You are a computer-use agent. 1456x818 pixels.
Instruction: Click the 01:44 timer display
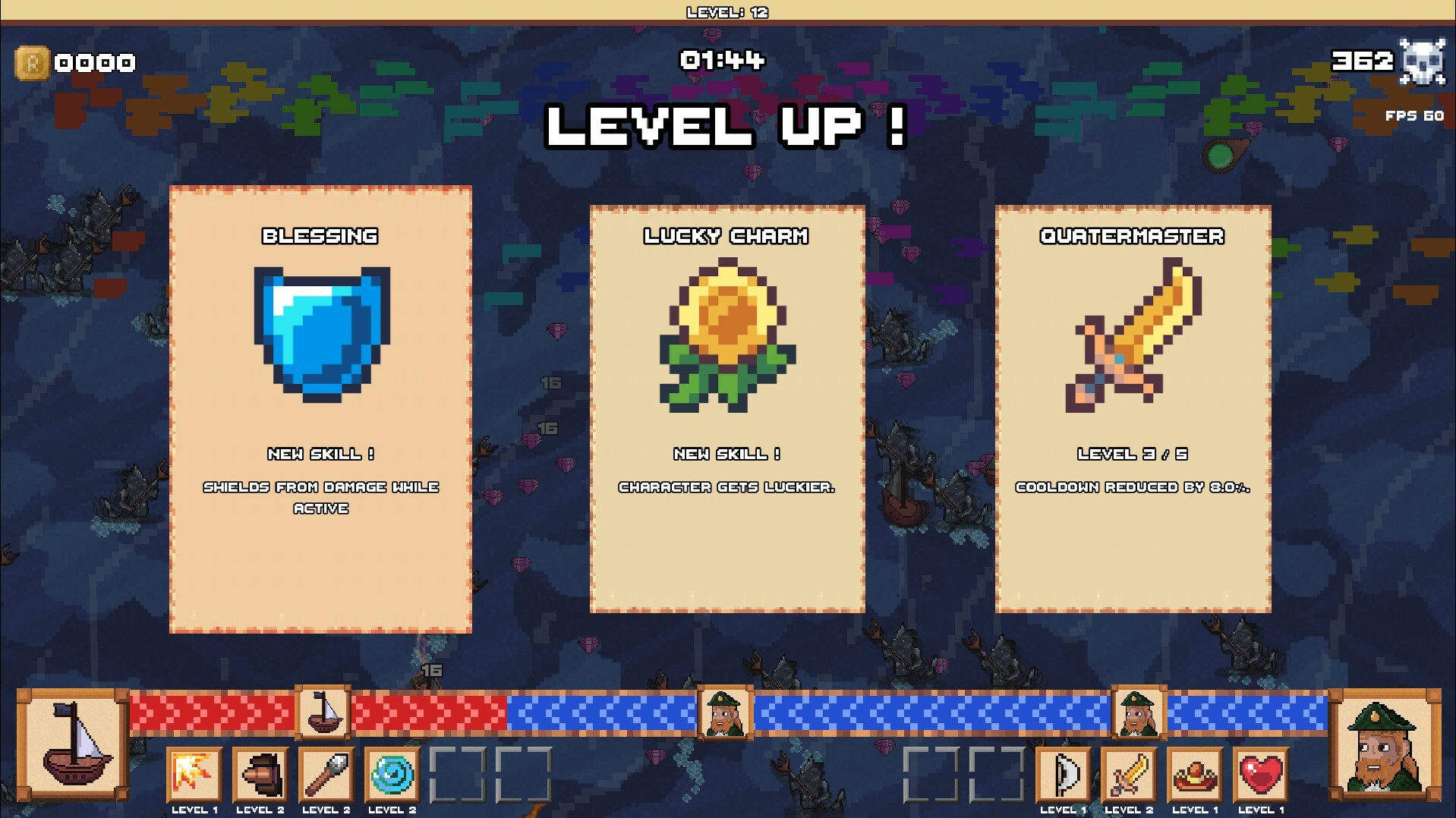click(723, 61)
